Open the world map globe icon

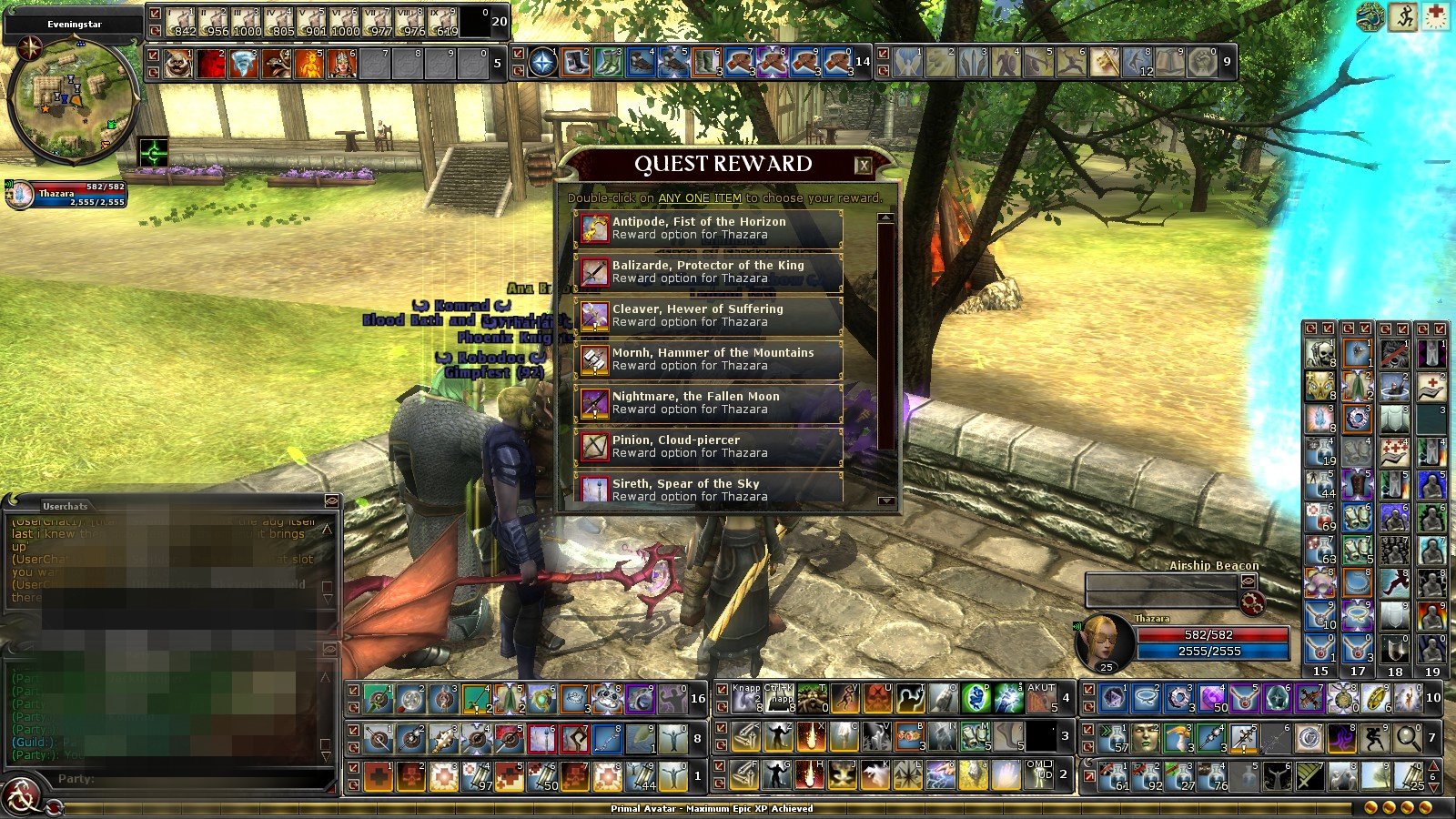tap(1370, 17)
